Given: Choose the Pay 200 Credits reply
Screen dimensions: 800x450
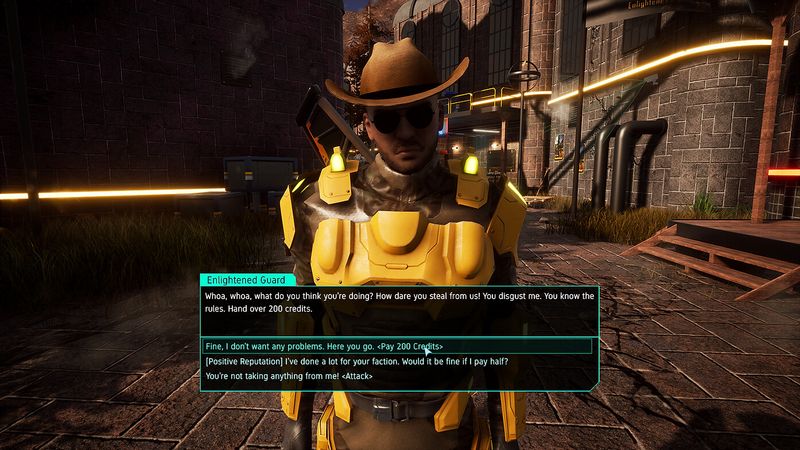Looking at the screenshot, I should (323, 346).
